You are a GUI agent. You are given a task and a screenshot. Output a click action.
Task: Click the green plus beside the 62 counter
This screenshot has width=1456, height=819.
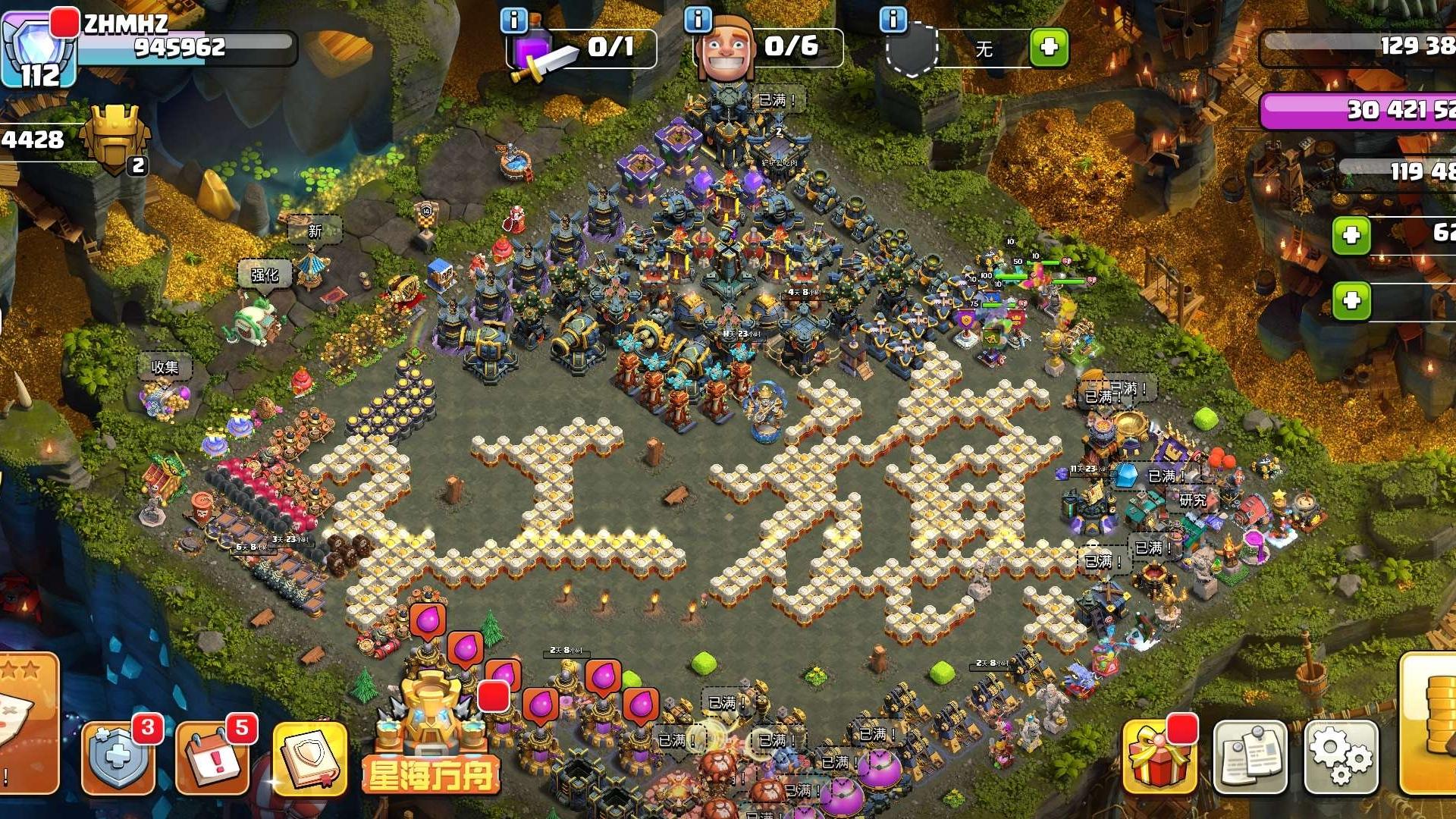click(1351, 235)
